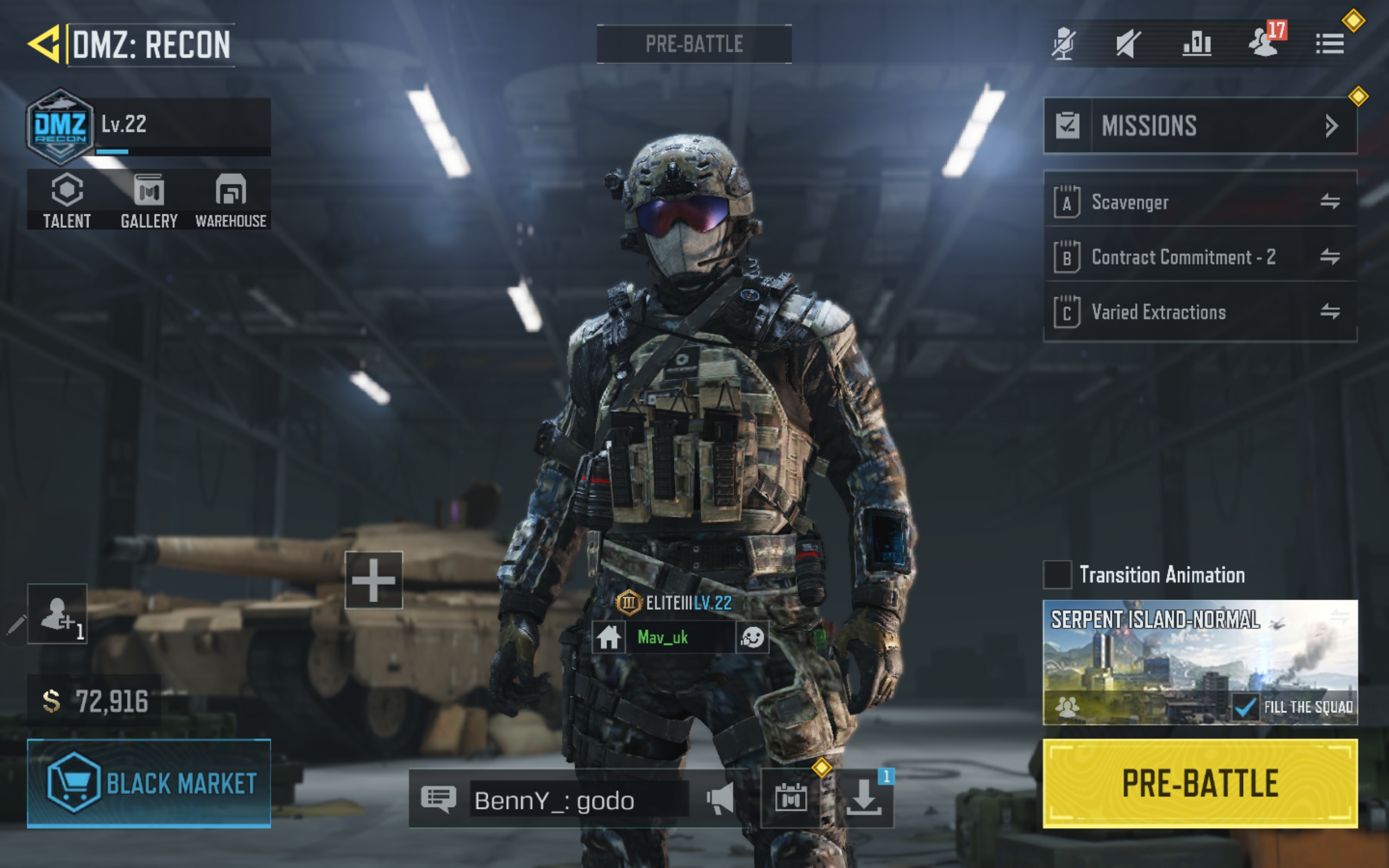Image resolution: width=1389 pixels, height=868 pixels.
Task: Swap the Contract Commitment - 2 mission
Action: [1329, 257]
